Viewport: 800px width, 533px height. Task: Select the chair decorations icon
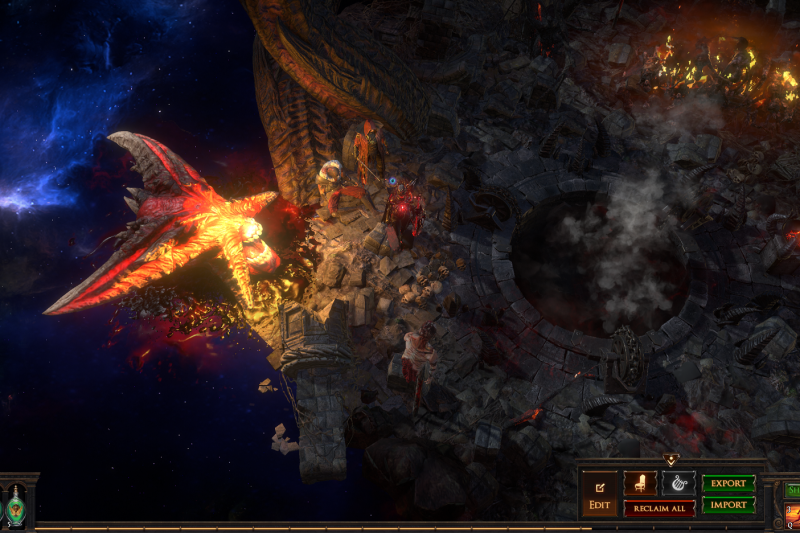[640, 483]
